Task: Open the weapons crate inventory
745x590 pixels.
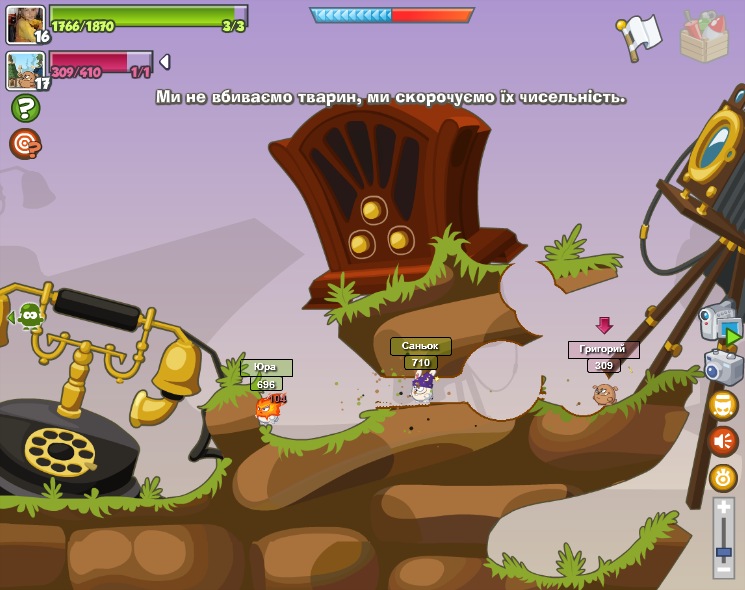Action: [703, 36]
